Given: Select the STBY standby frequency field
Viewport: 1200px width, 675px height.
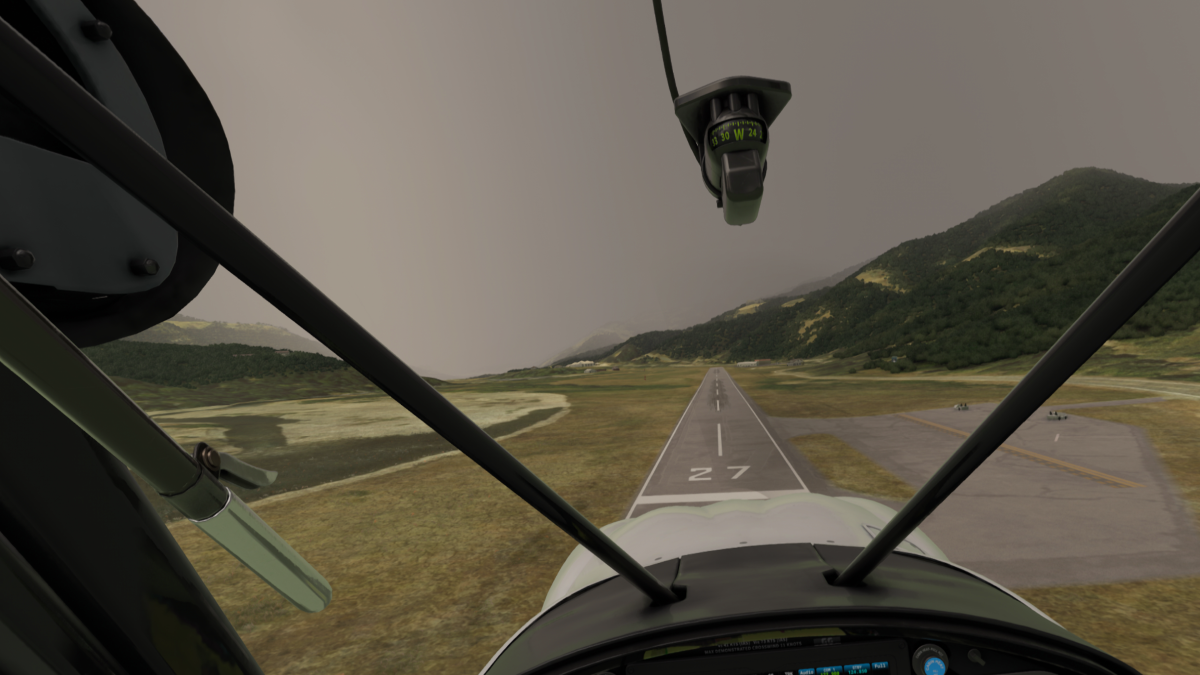Looking at the screenshot, I should click(857, 670).
